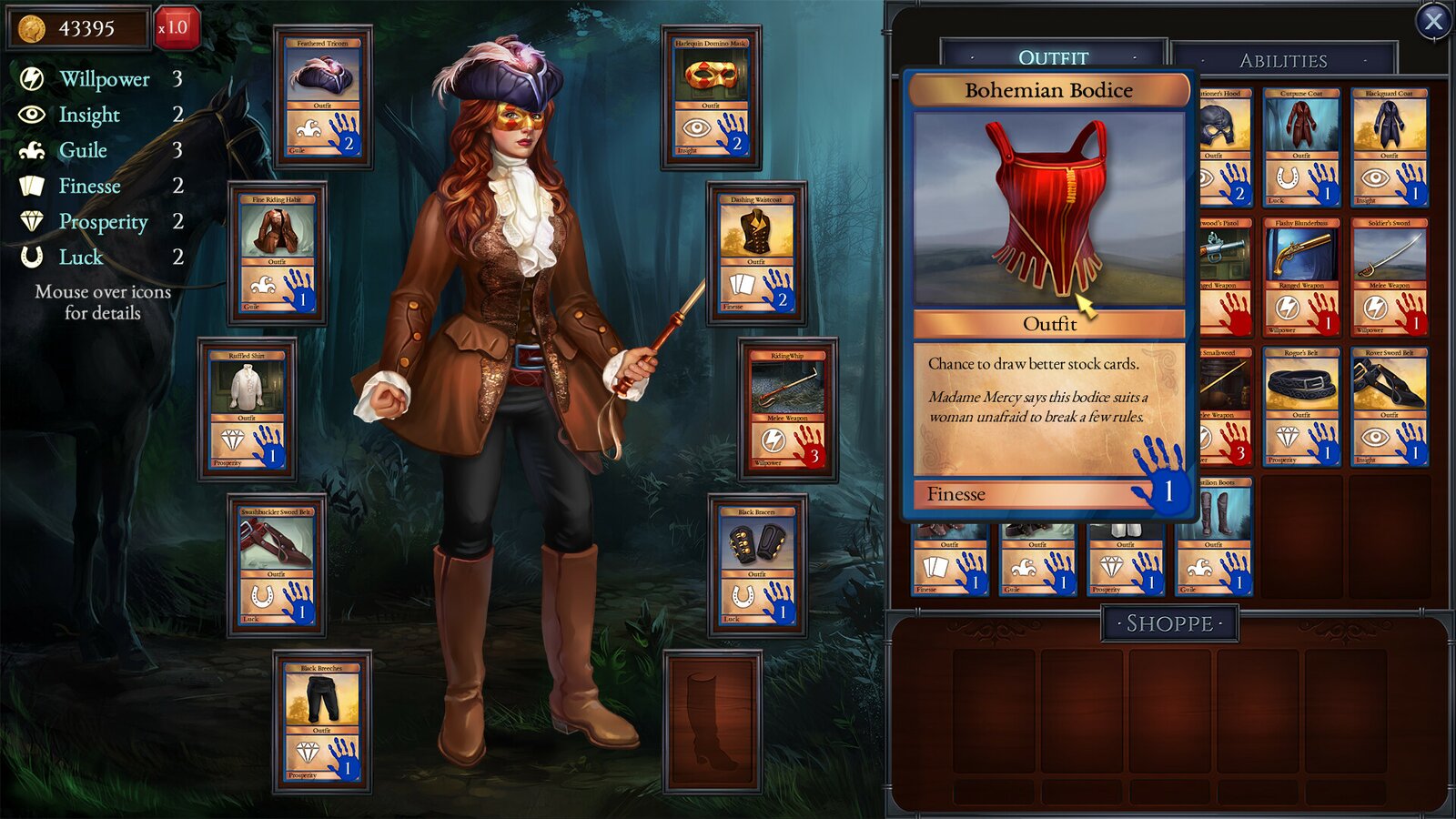Close the wardrobe screen with the blue X
The image size is (1456, 819).
coord(1431,23)
